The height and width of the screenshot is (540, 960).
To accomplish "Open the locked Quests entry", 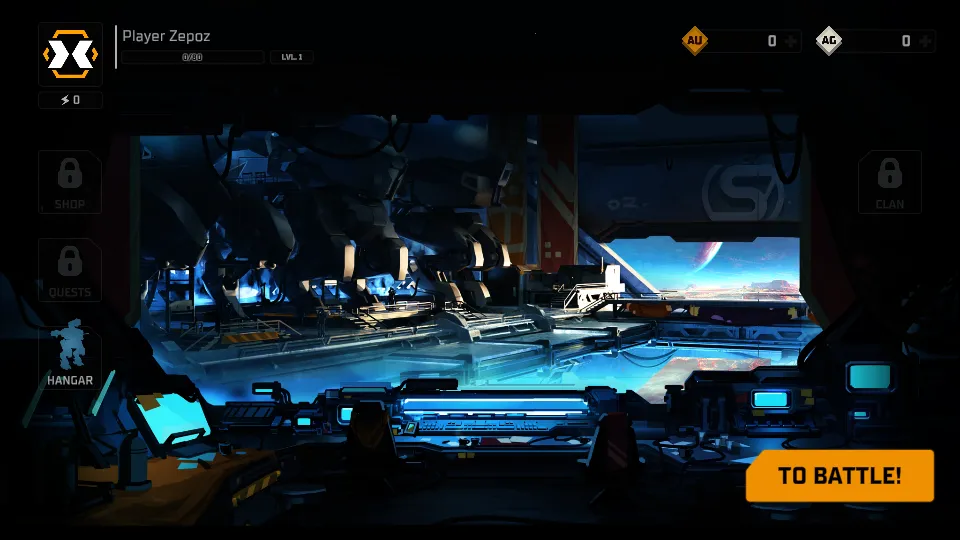I will pos(70,269).
